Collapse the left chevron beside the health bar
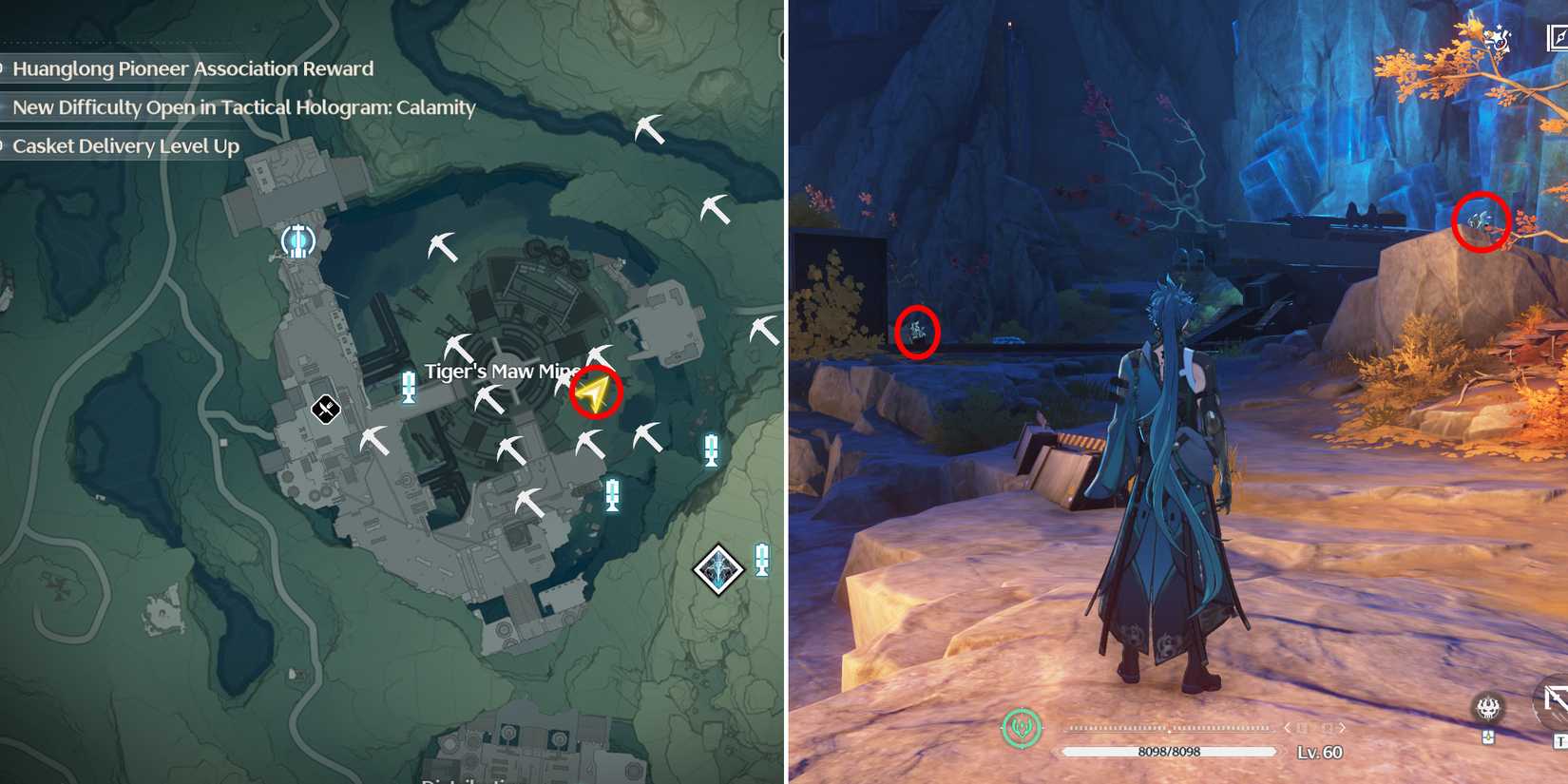1568x784 pixels. coord(1288,727)
